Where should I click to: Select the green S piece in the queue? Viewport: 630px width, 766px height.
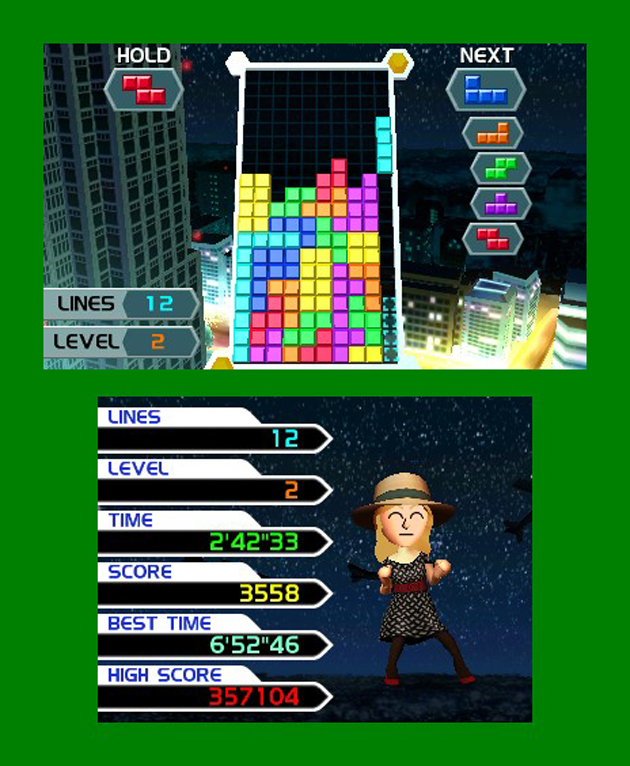499,167
